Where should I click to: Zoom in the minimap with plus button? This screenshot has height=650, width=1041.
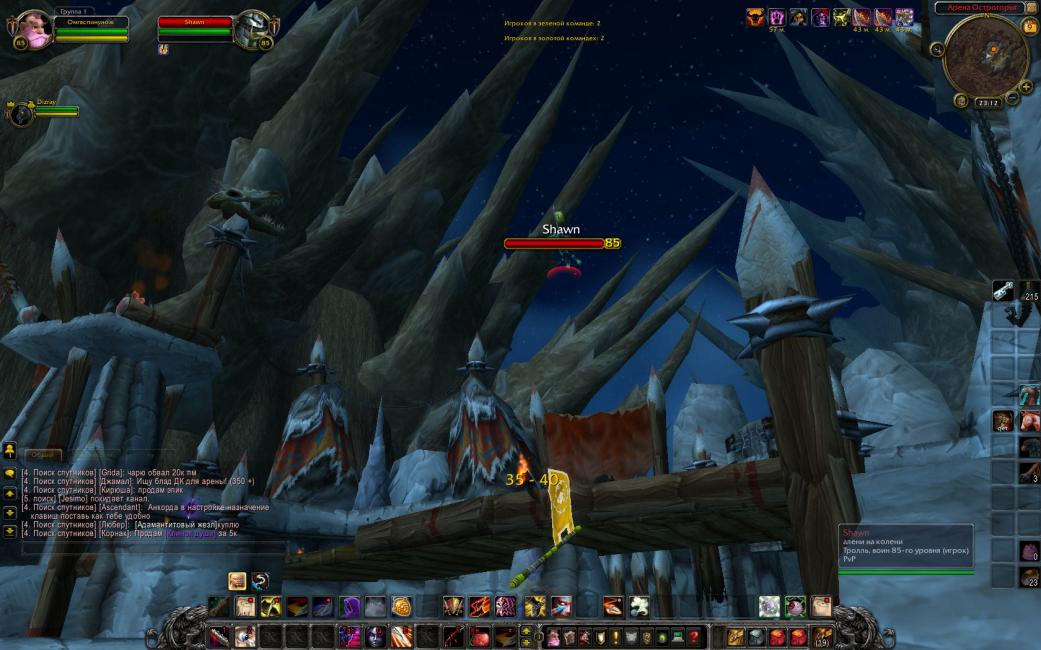click(x=1025, y=87)
